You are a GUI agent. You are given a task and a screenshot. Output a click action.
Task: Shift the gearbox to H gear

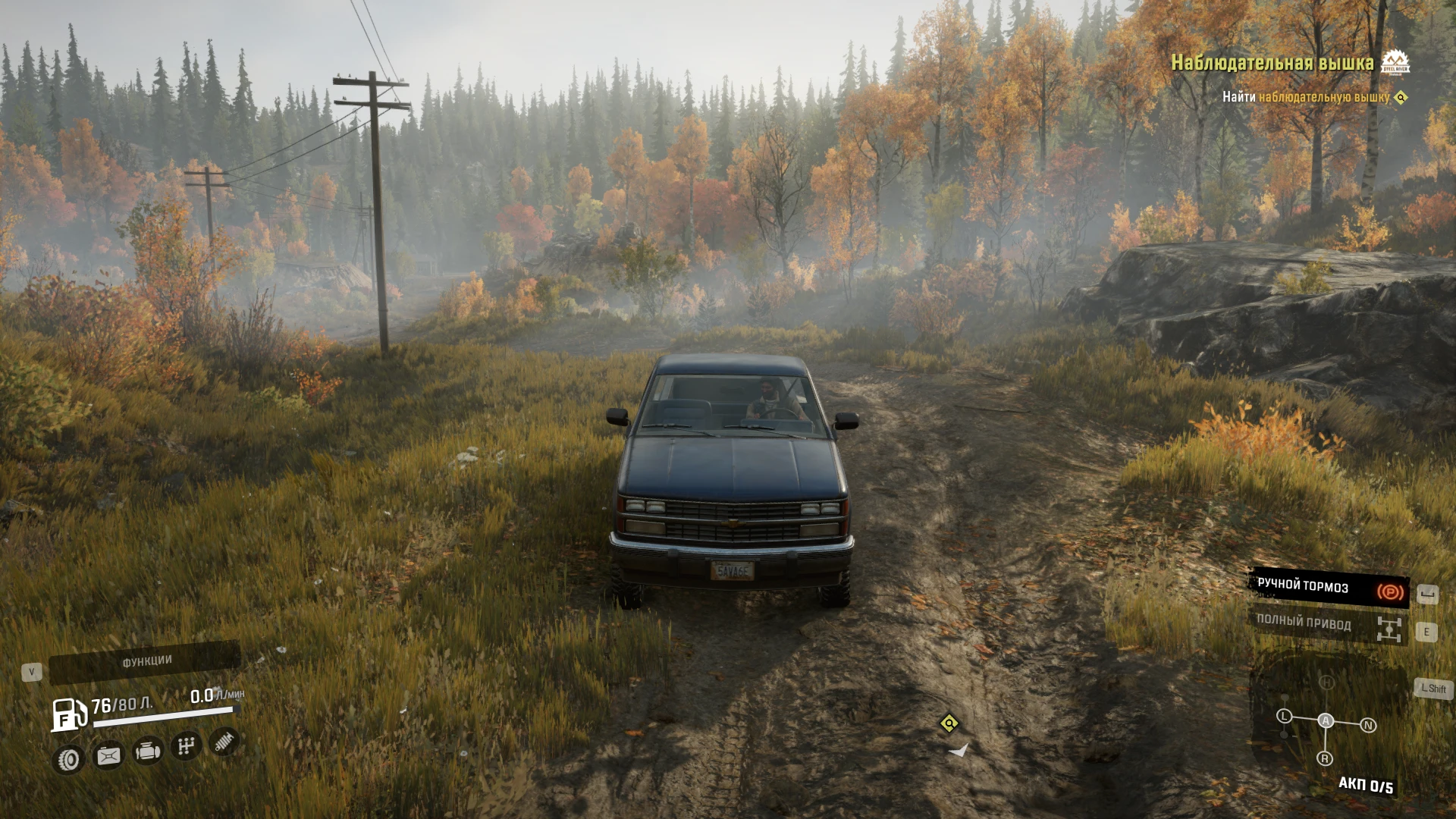point(1326,682)
